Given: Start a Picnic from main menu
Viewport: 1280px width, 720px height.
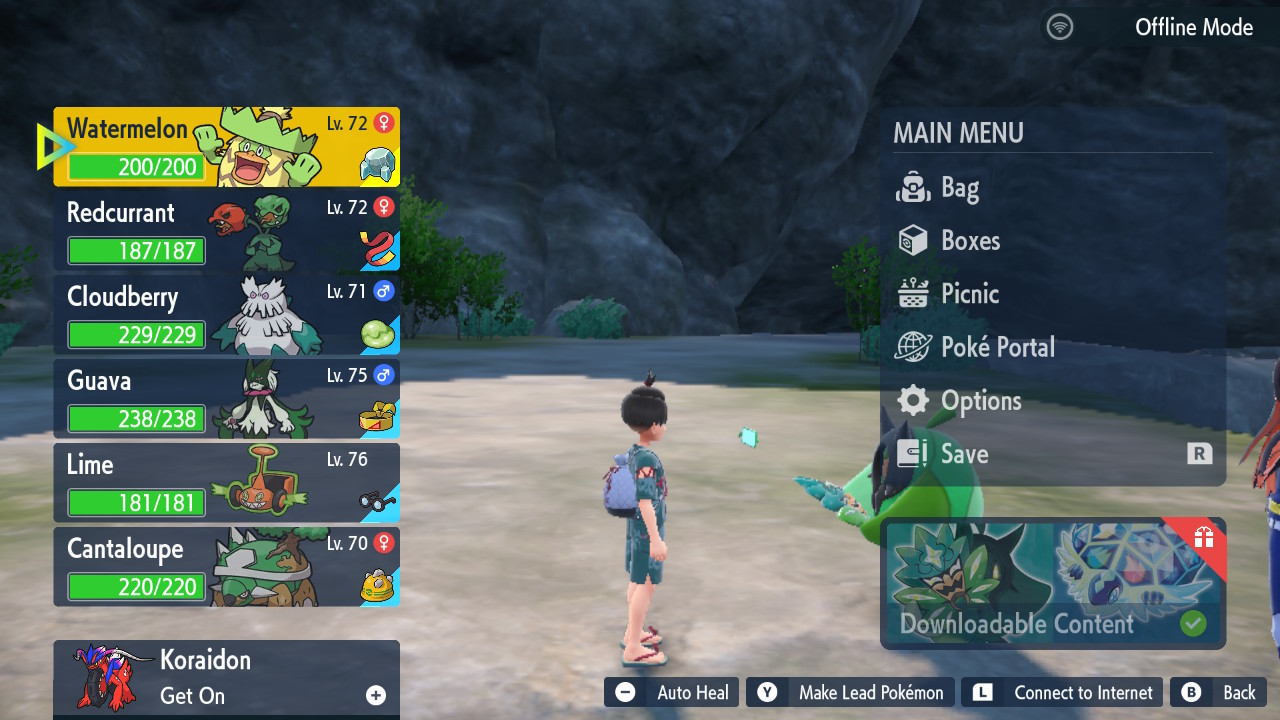Looking at the screenshot, I should pos(969,294).
